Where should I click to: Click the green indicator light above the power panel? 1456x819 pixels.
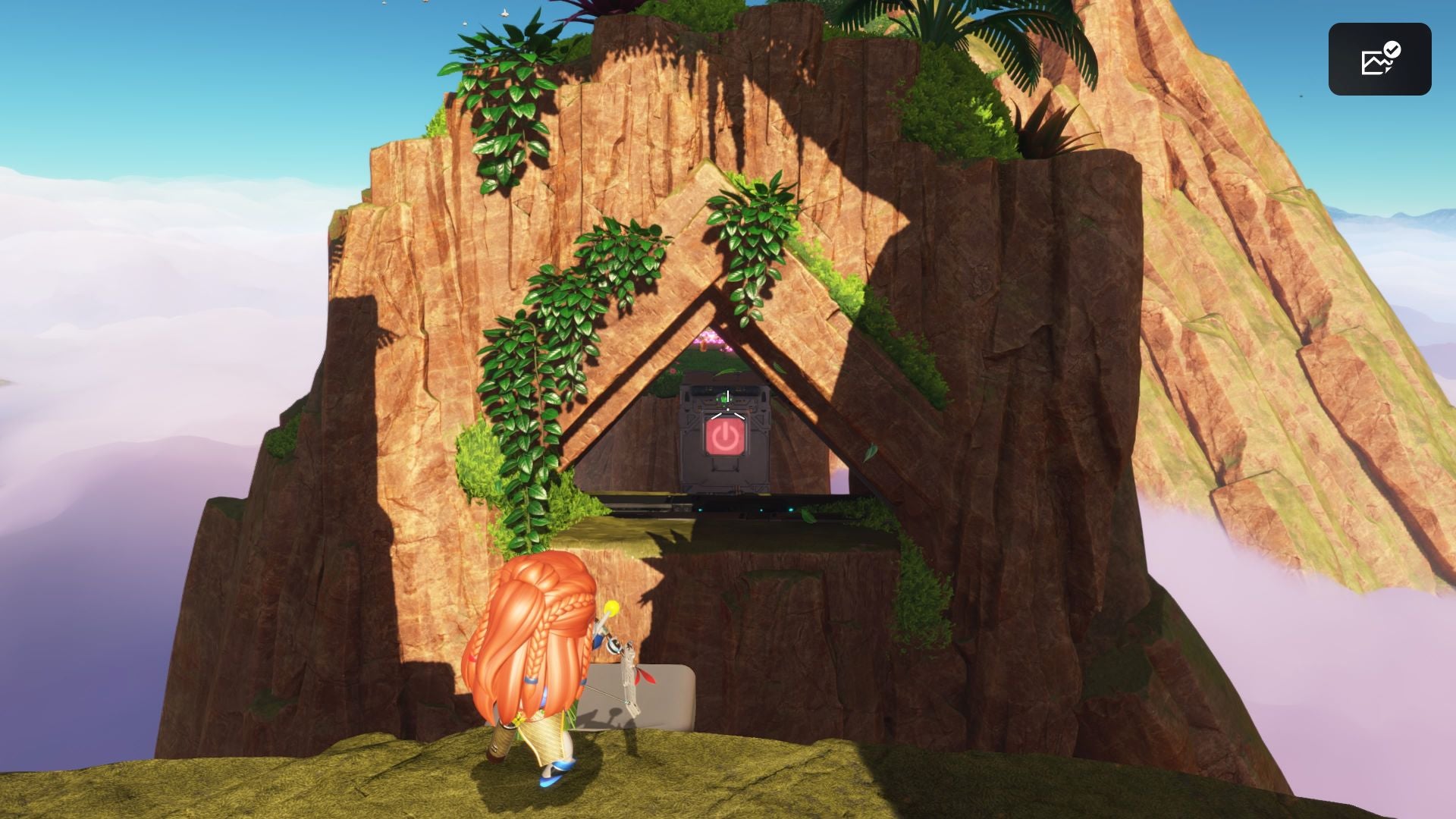pos(724,398)
